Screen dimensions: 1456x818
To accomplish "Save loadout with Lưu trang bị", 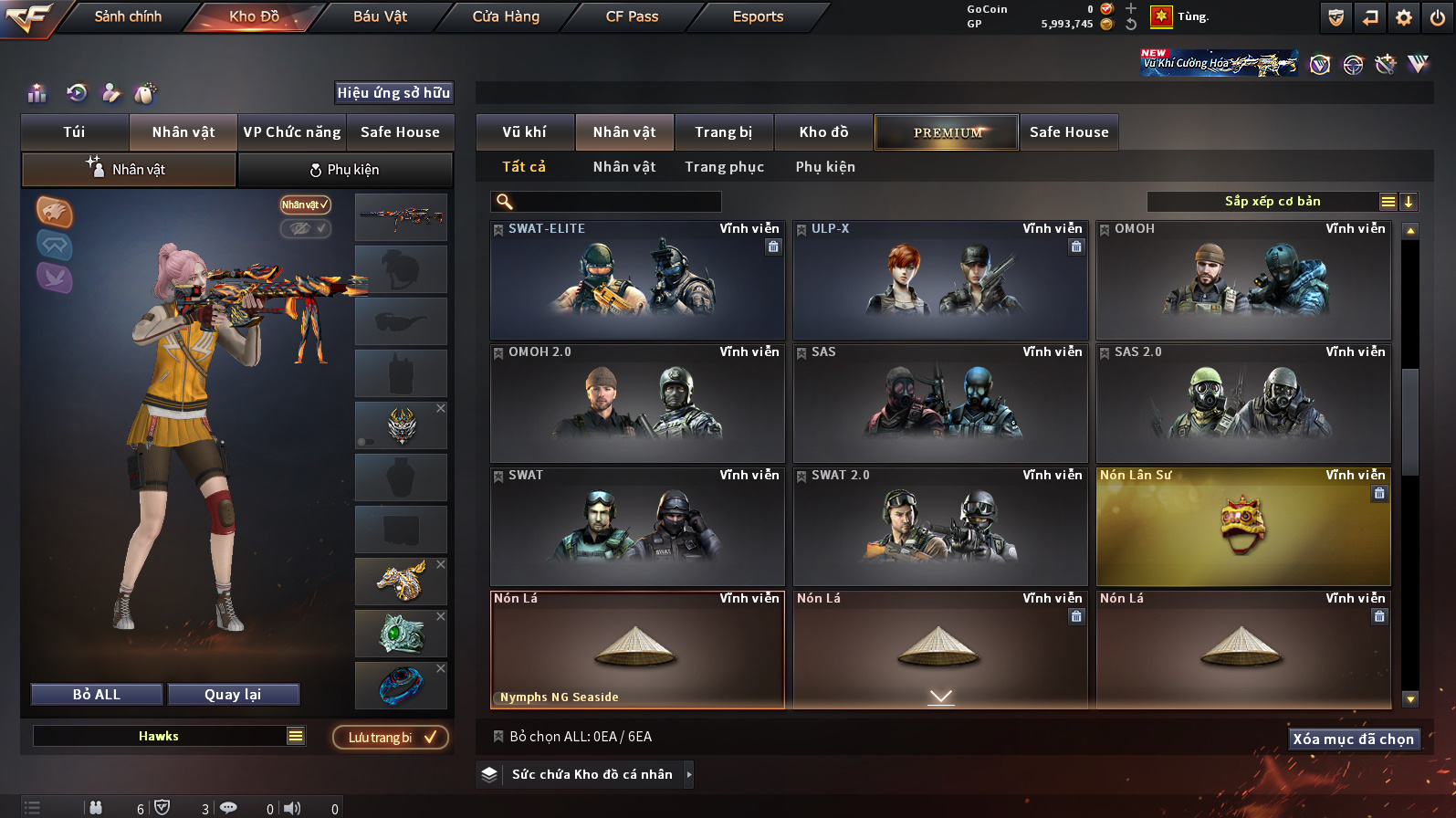I will [x=391, y=738].
